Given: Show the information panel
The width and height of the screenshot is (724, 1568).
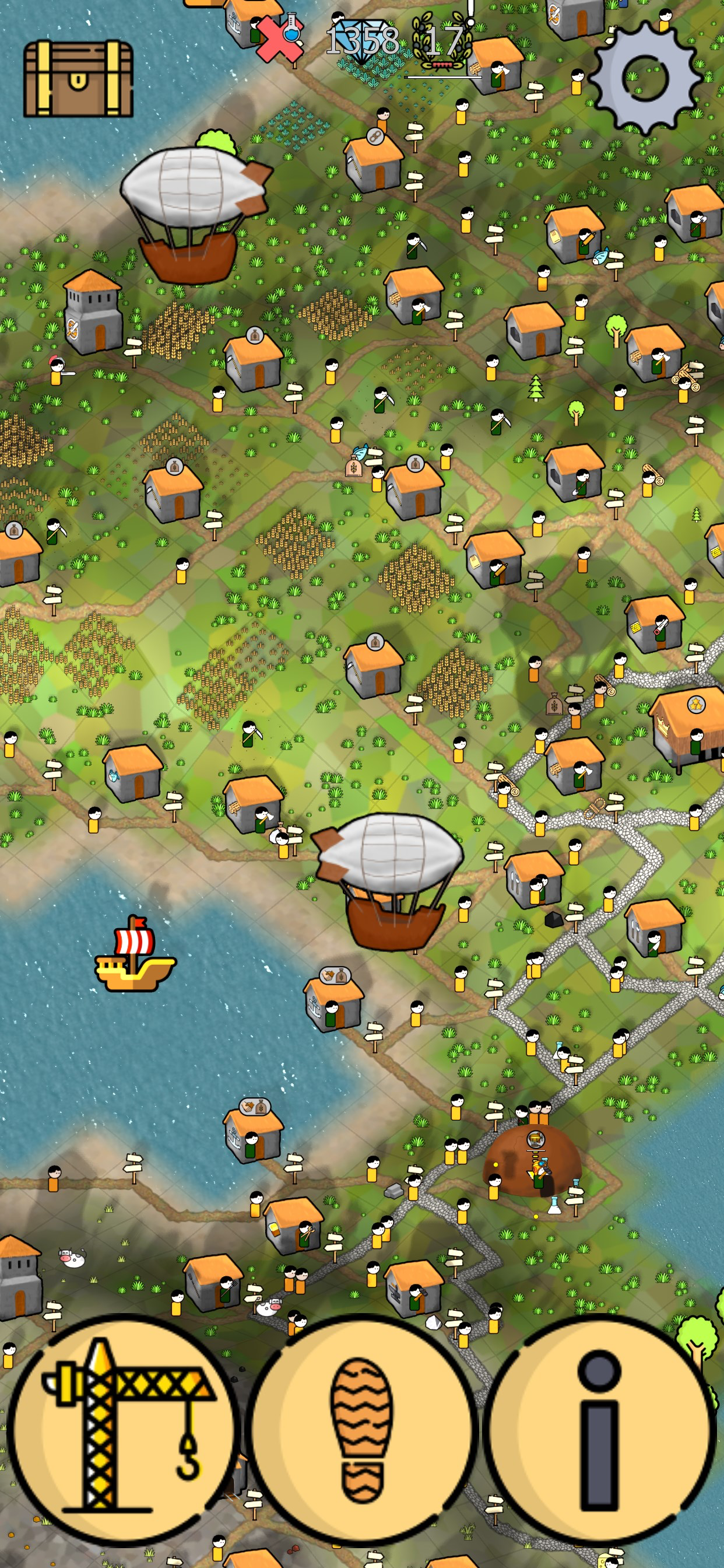Looking at the screenshot, I should click(600, 1431).
